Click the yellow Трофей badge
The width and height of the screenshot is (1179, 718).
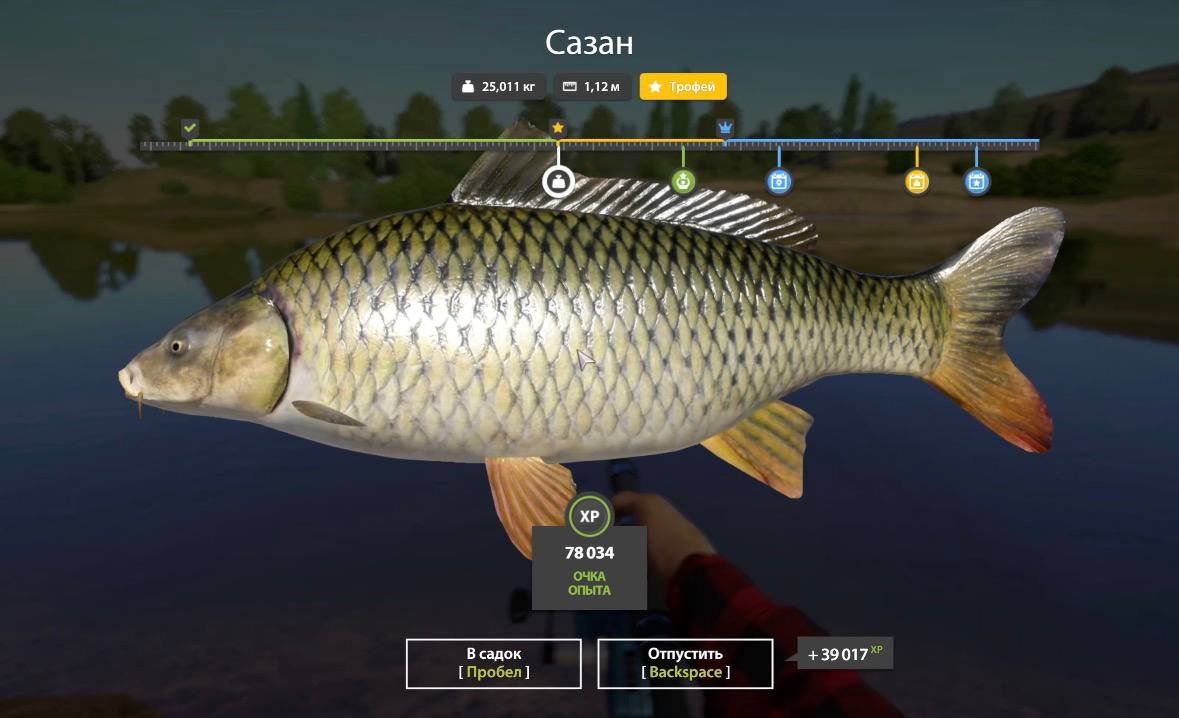pos(683,87)
